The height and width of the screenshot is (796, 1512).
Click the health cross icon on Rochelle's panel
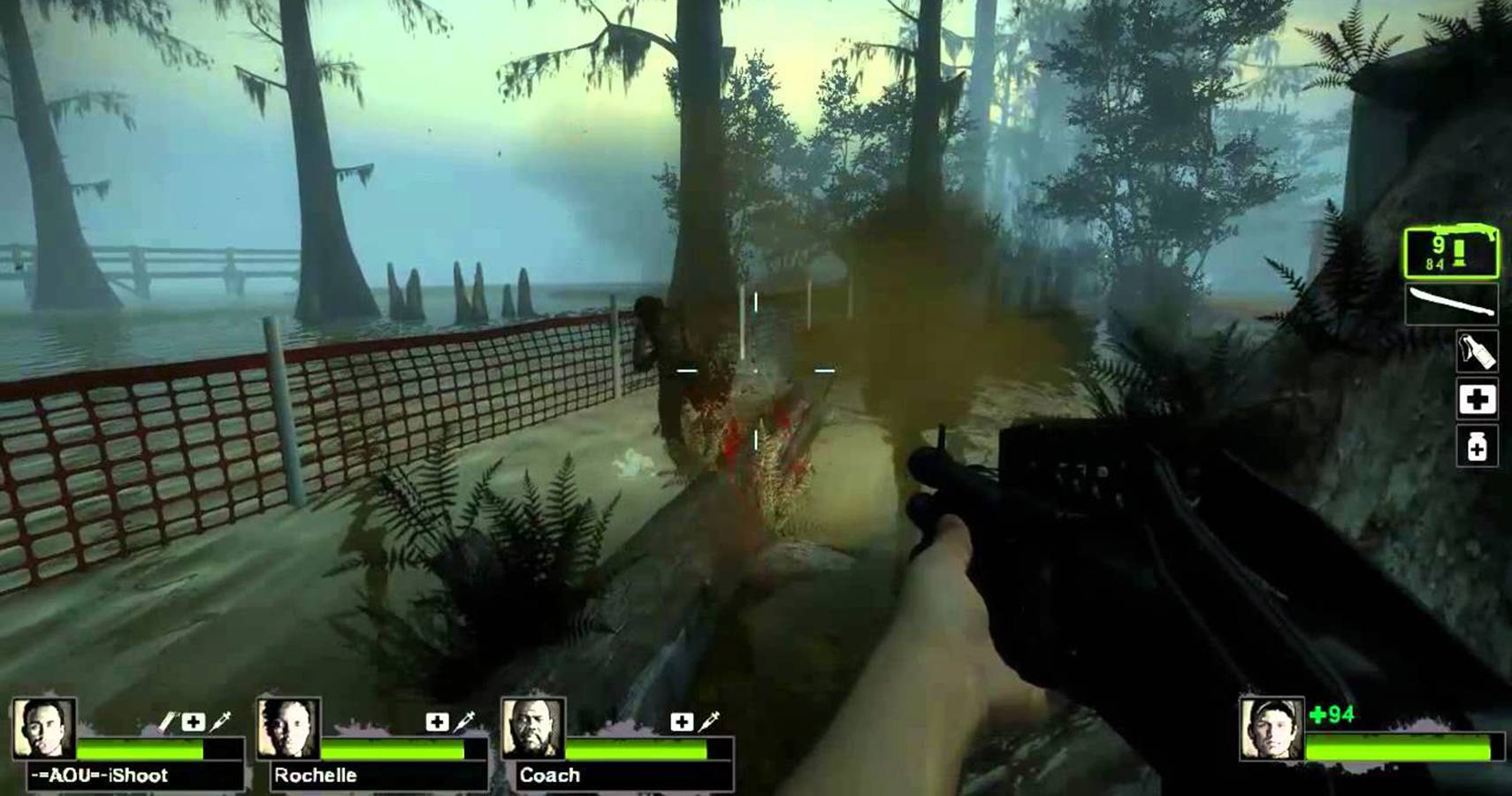[x=436, y=723]
